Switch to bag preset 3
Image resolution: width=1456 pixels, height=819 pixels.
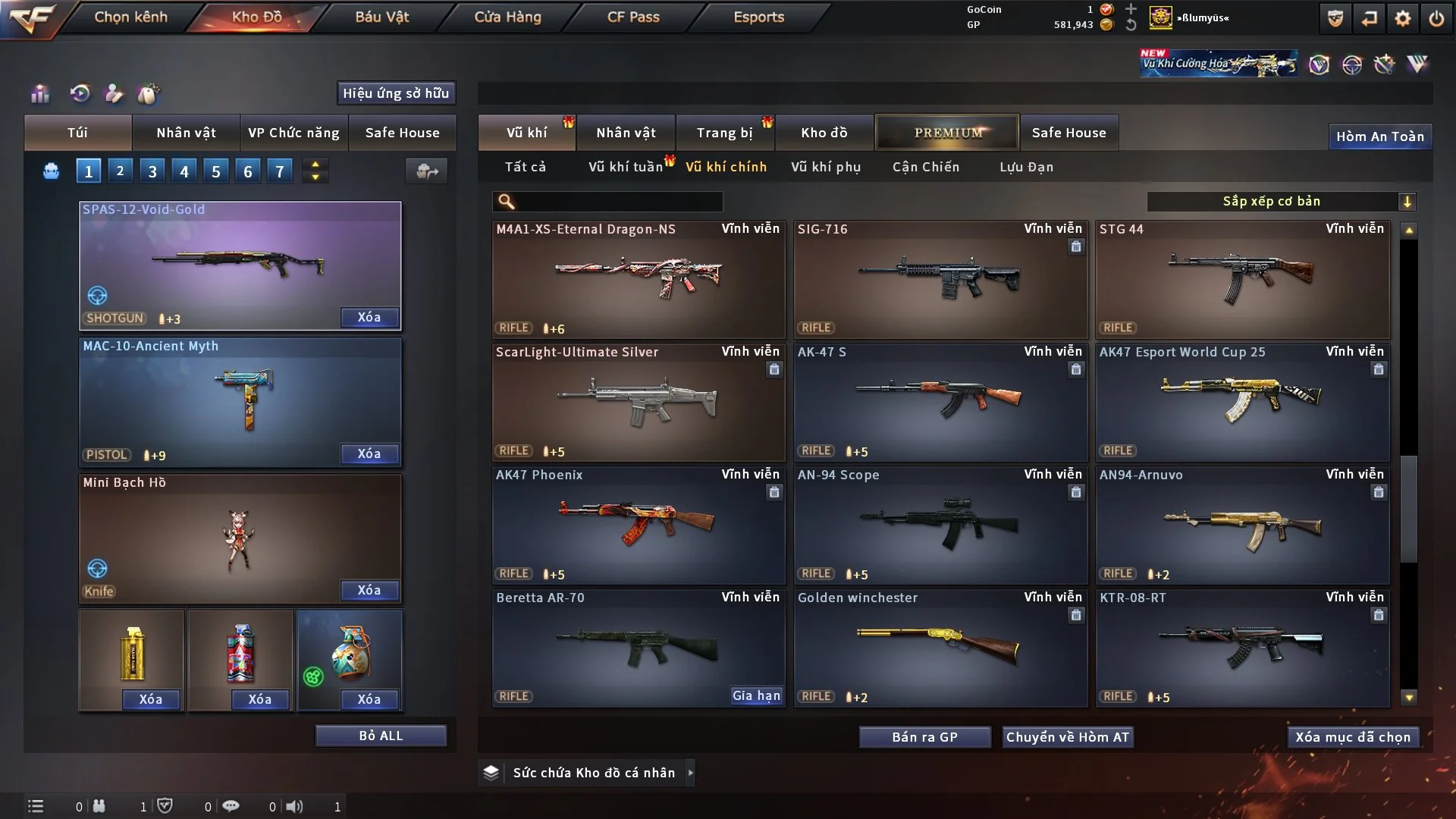pyautogui.click(x=152, y=171)
